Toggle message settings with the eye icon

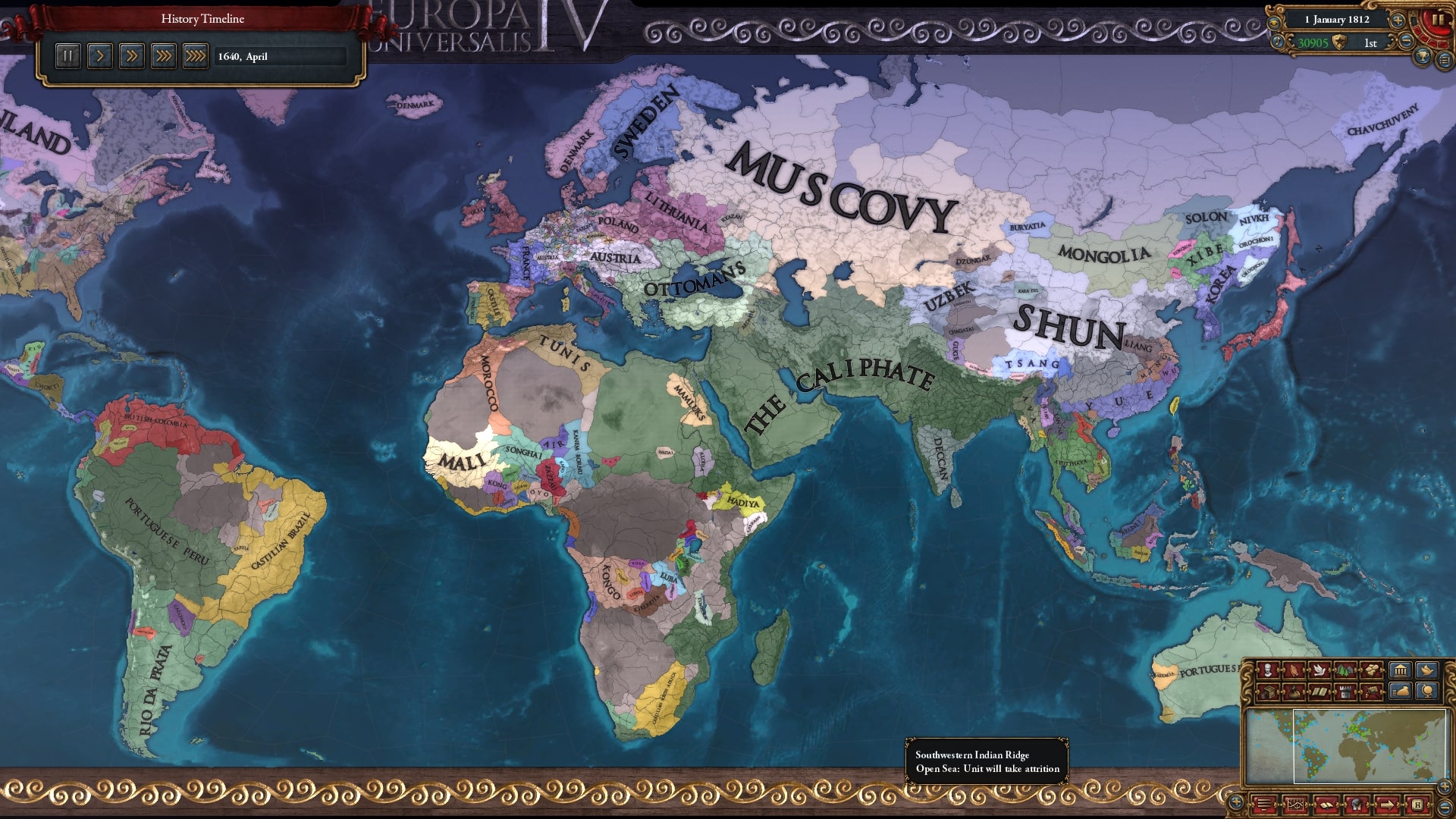pos(1273,21)
